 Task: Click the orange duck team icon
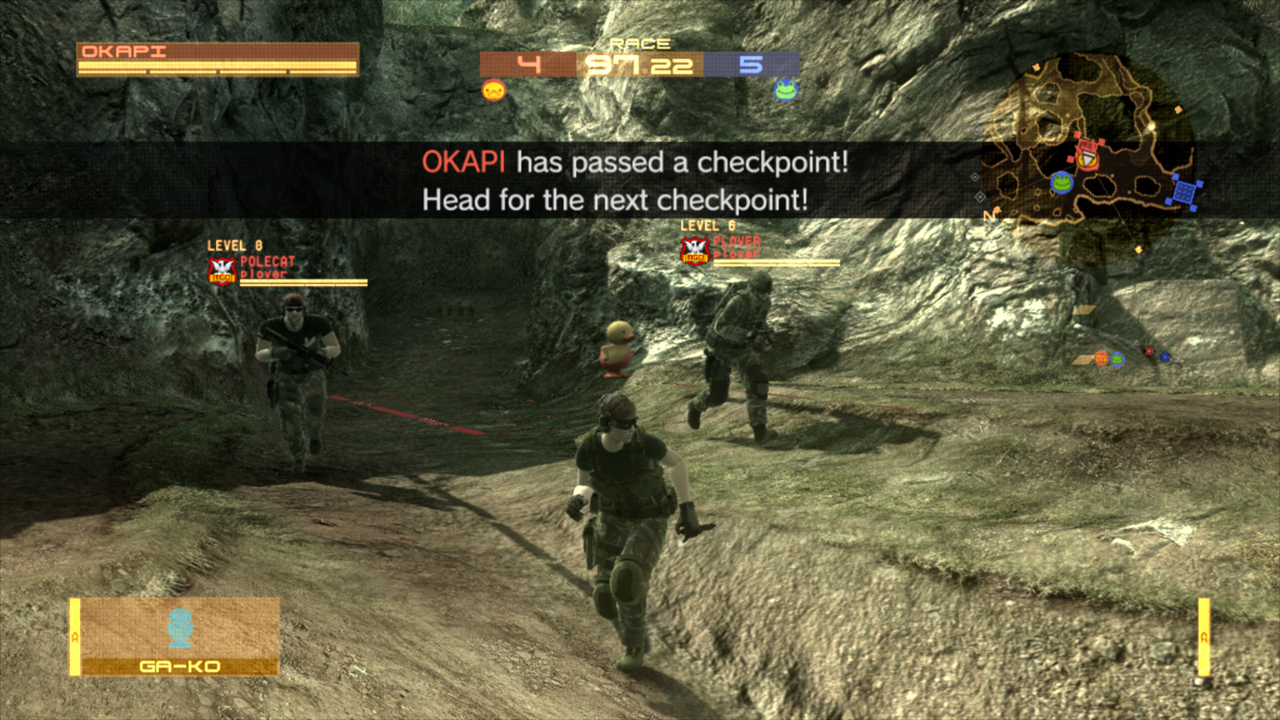coord(493,91)
